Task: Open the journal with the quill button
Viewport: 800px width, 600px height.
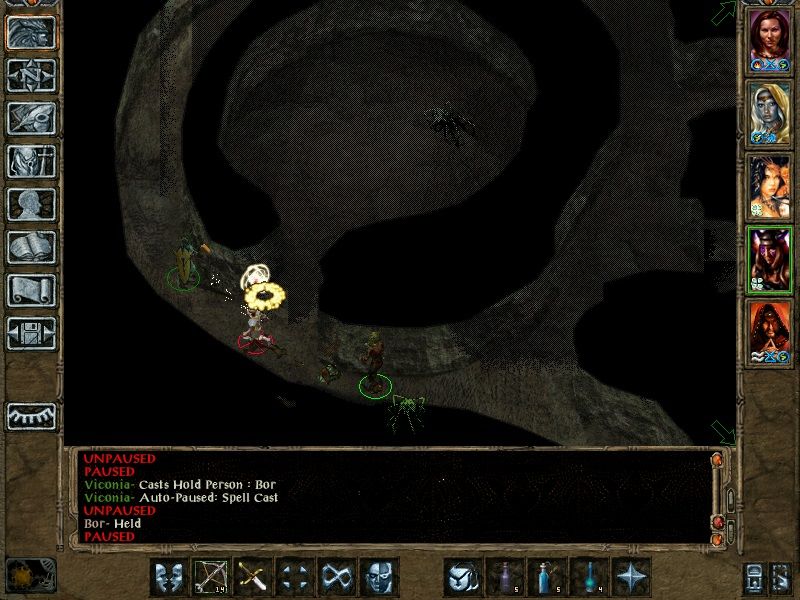Action: tap(31, 118)
